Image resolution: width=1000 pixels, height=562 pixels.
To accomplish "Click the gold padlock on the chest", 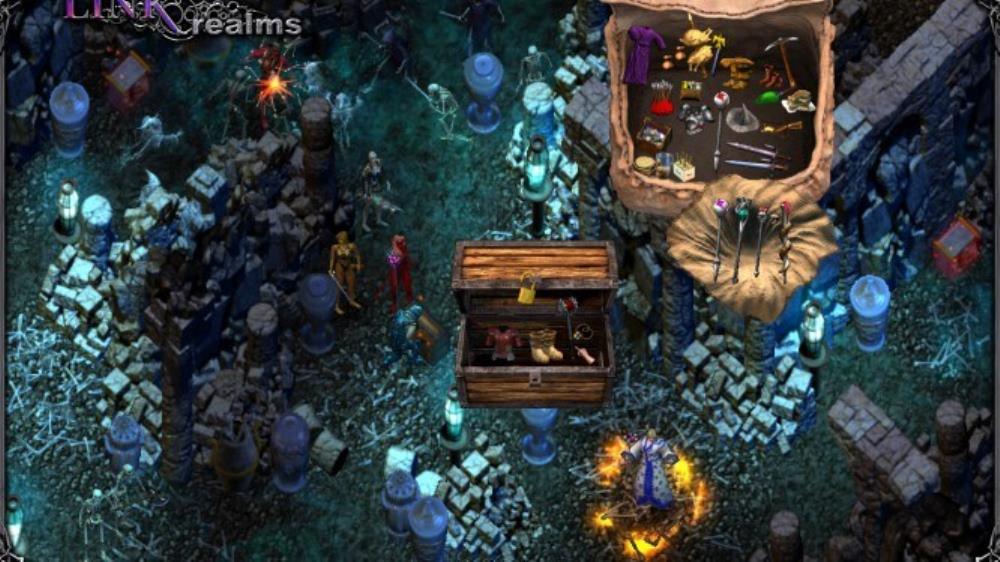I will coord(528,289).
